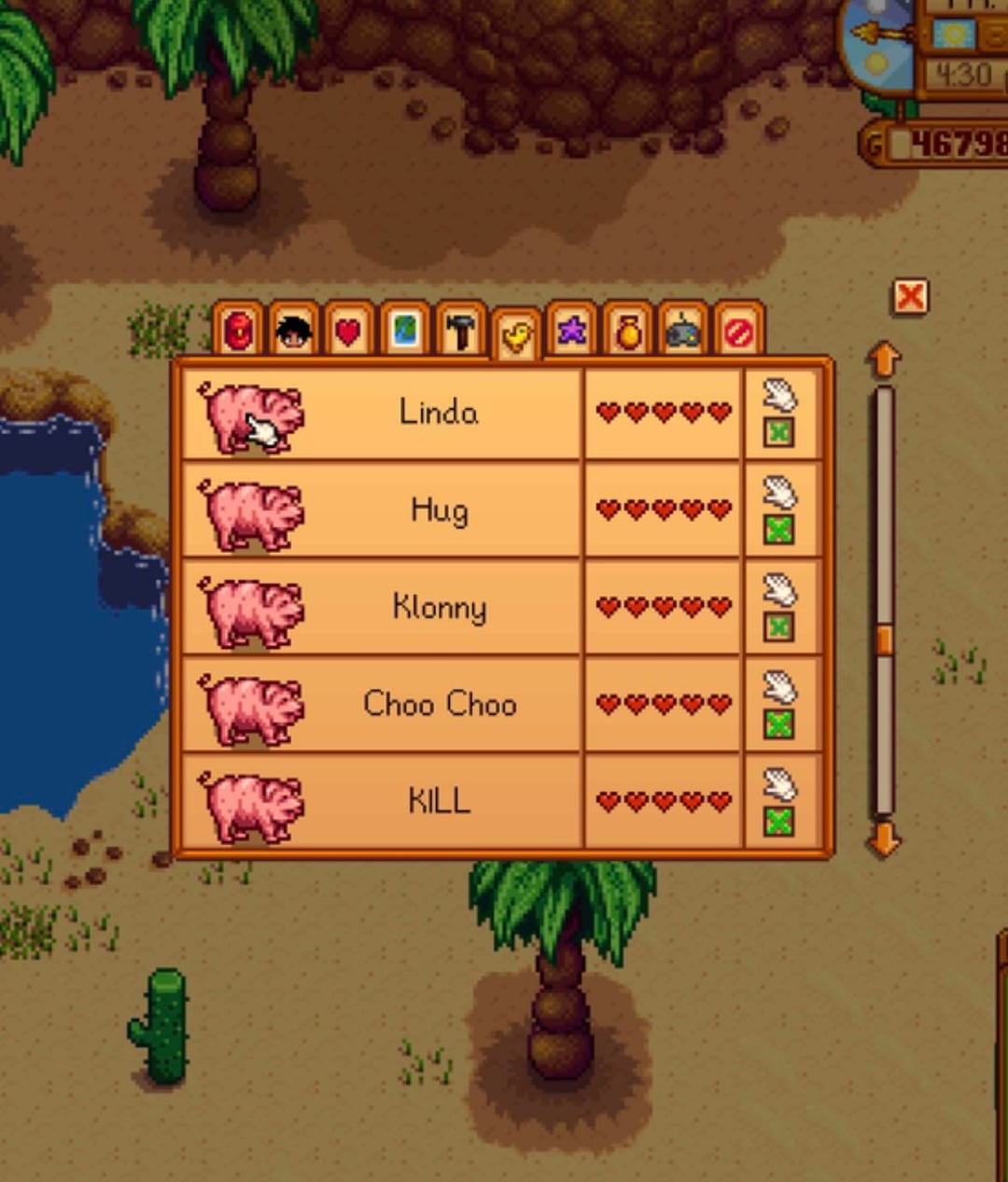Select the red exit game tab
The height and width of the screenshot is (1182, 1008).
point(738,331)
